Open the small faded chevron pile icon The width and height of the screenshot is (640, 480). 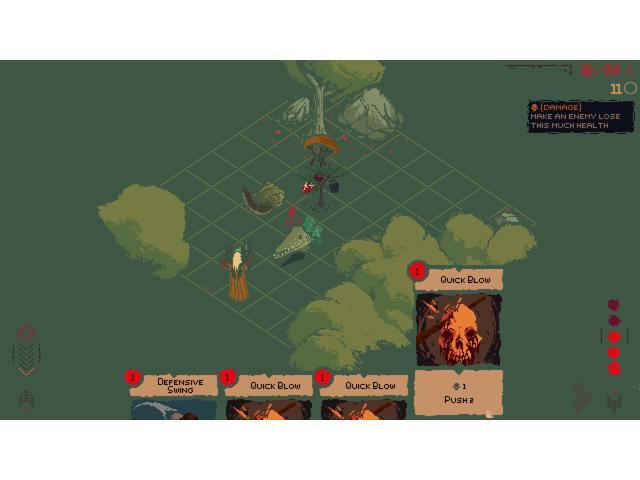click(27, 400)
